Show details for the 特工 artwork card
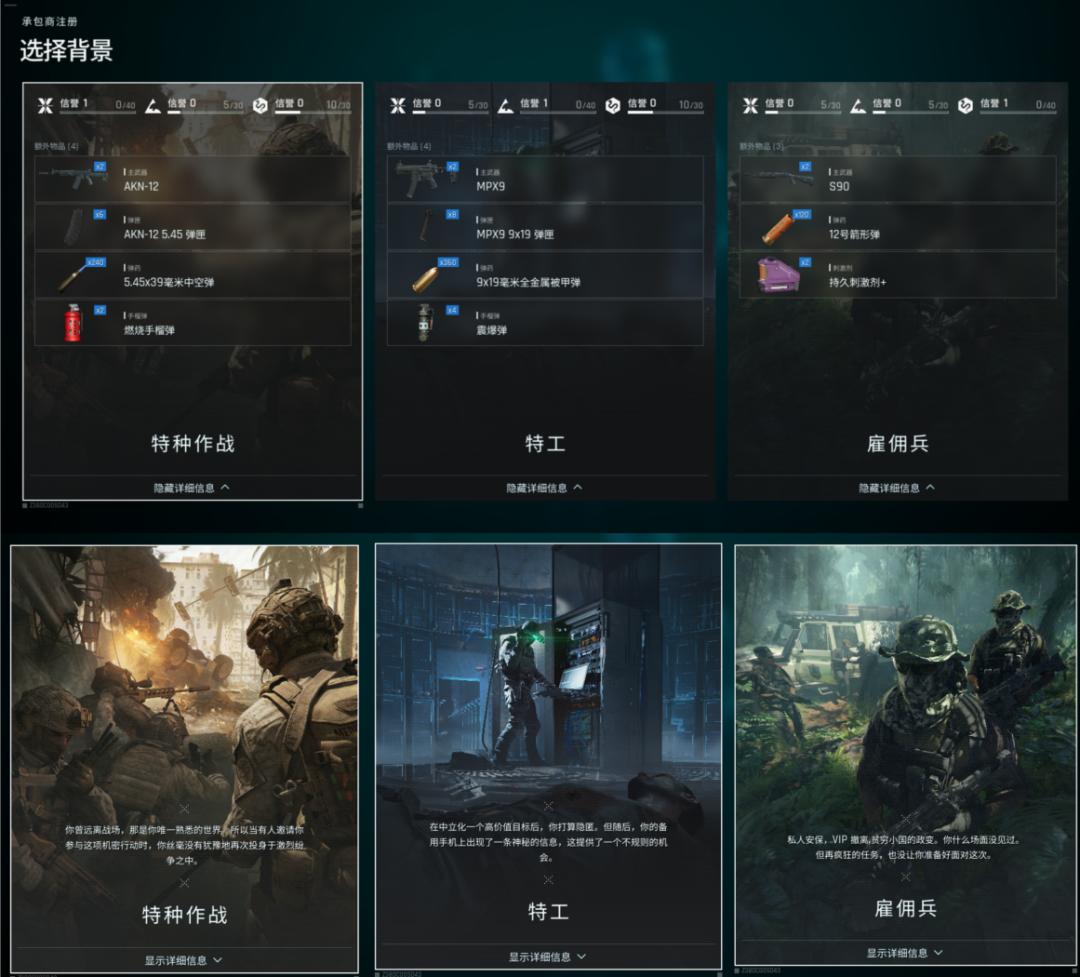Viewport: 1080px width, 977px height. coord(548,957)
